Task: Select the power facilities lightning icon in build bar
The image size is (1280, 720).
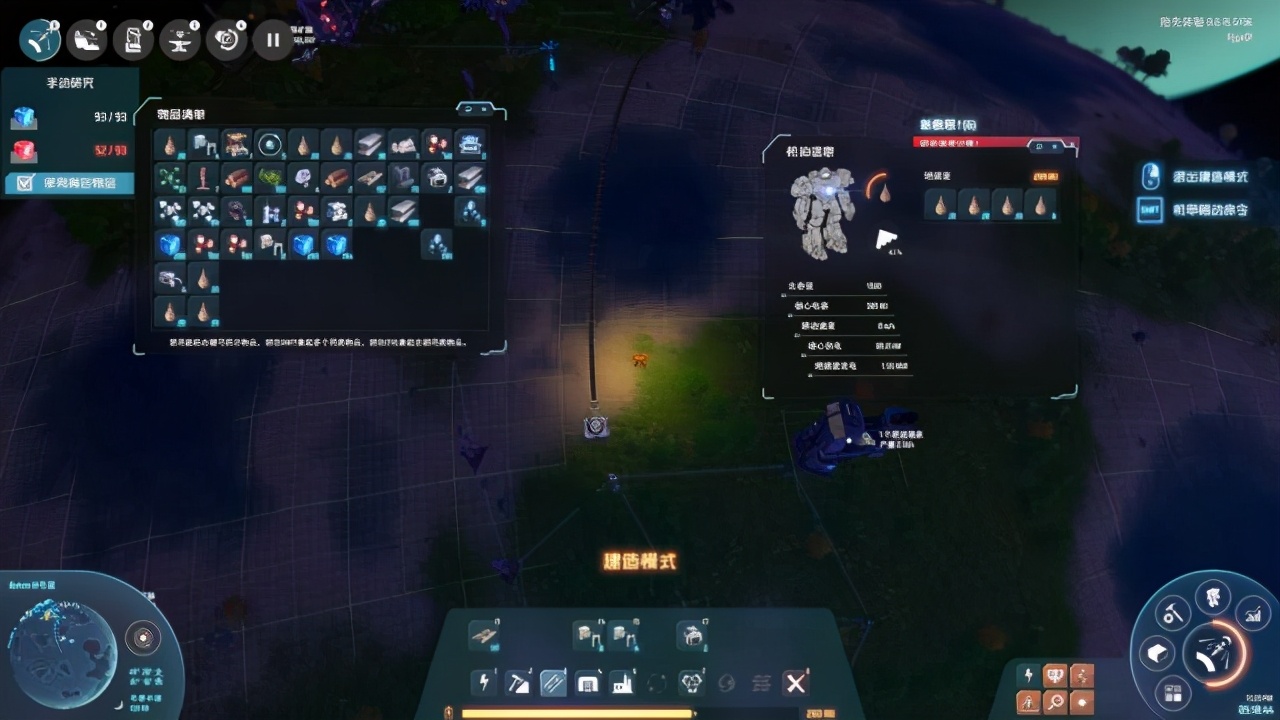Action: pos(485,682)
